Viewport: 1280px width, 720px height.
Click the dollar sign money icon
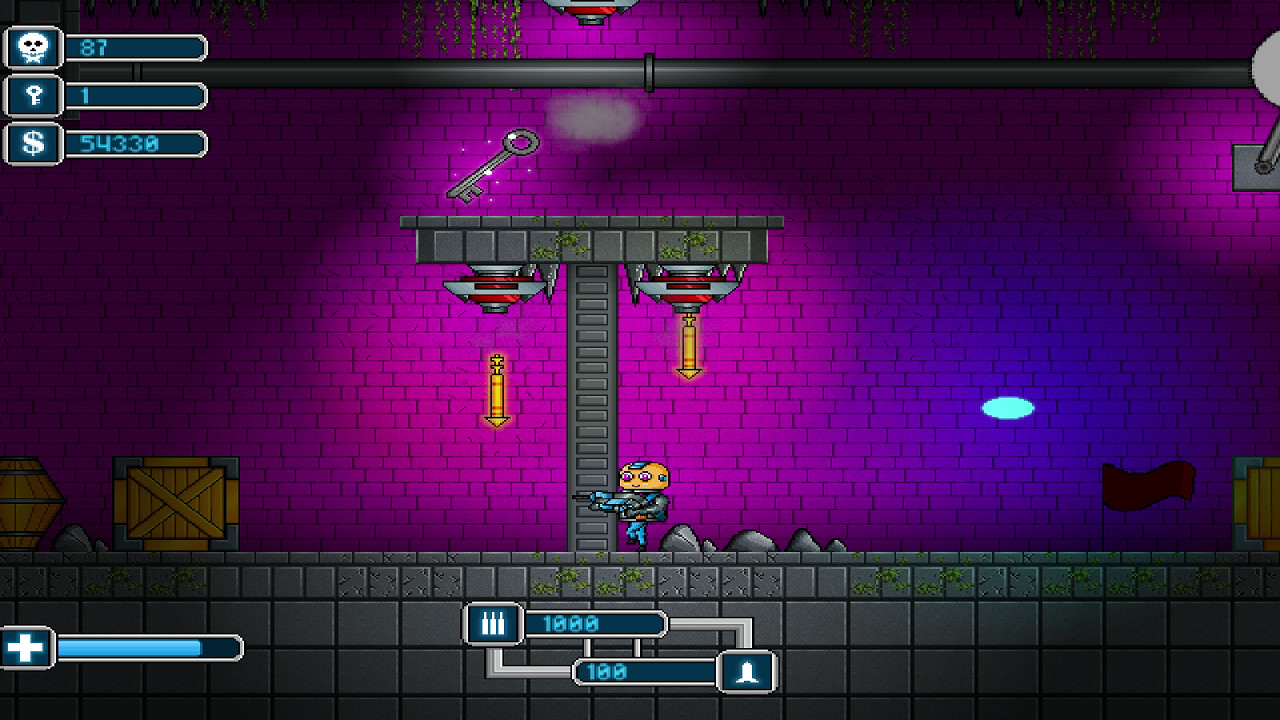click(x=33, y=144)
